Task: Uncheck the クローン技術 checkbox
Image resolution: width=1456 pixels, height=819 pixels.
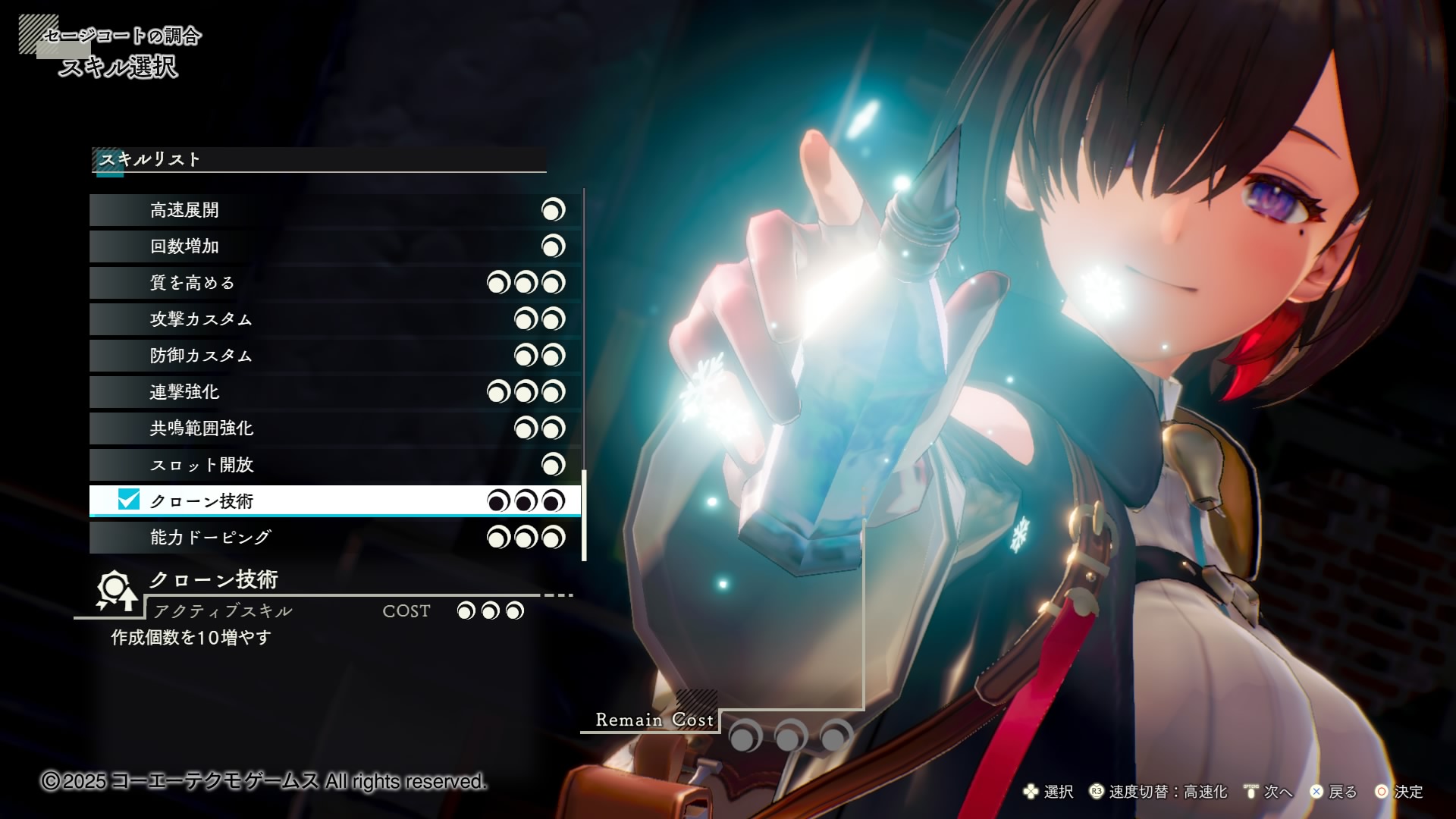Action: (129, 500)
